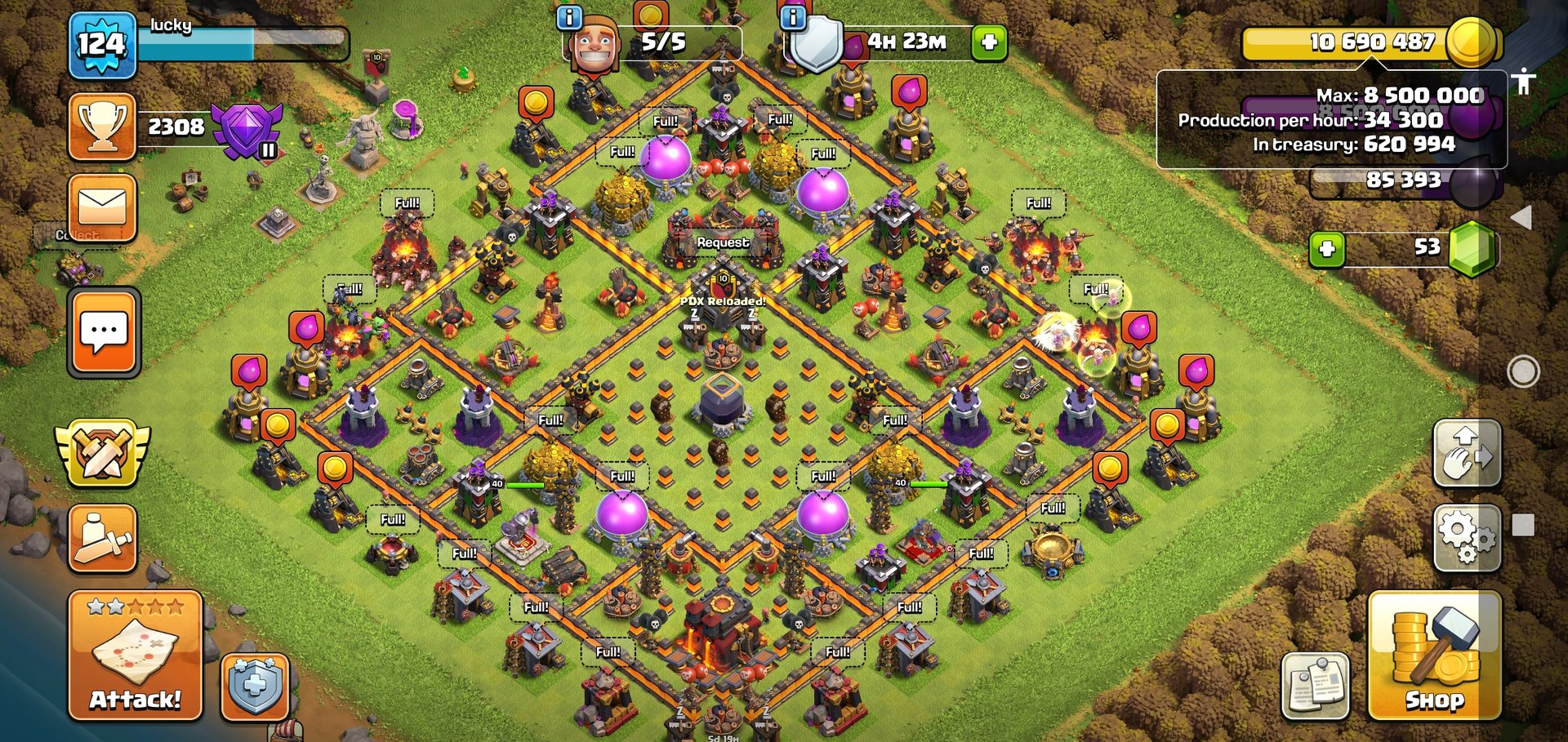Image resolution: width=1568 pixels, height=742 pixels.
Task: Open the mail inbox envelope
Action: tap(102, 207)
